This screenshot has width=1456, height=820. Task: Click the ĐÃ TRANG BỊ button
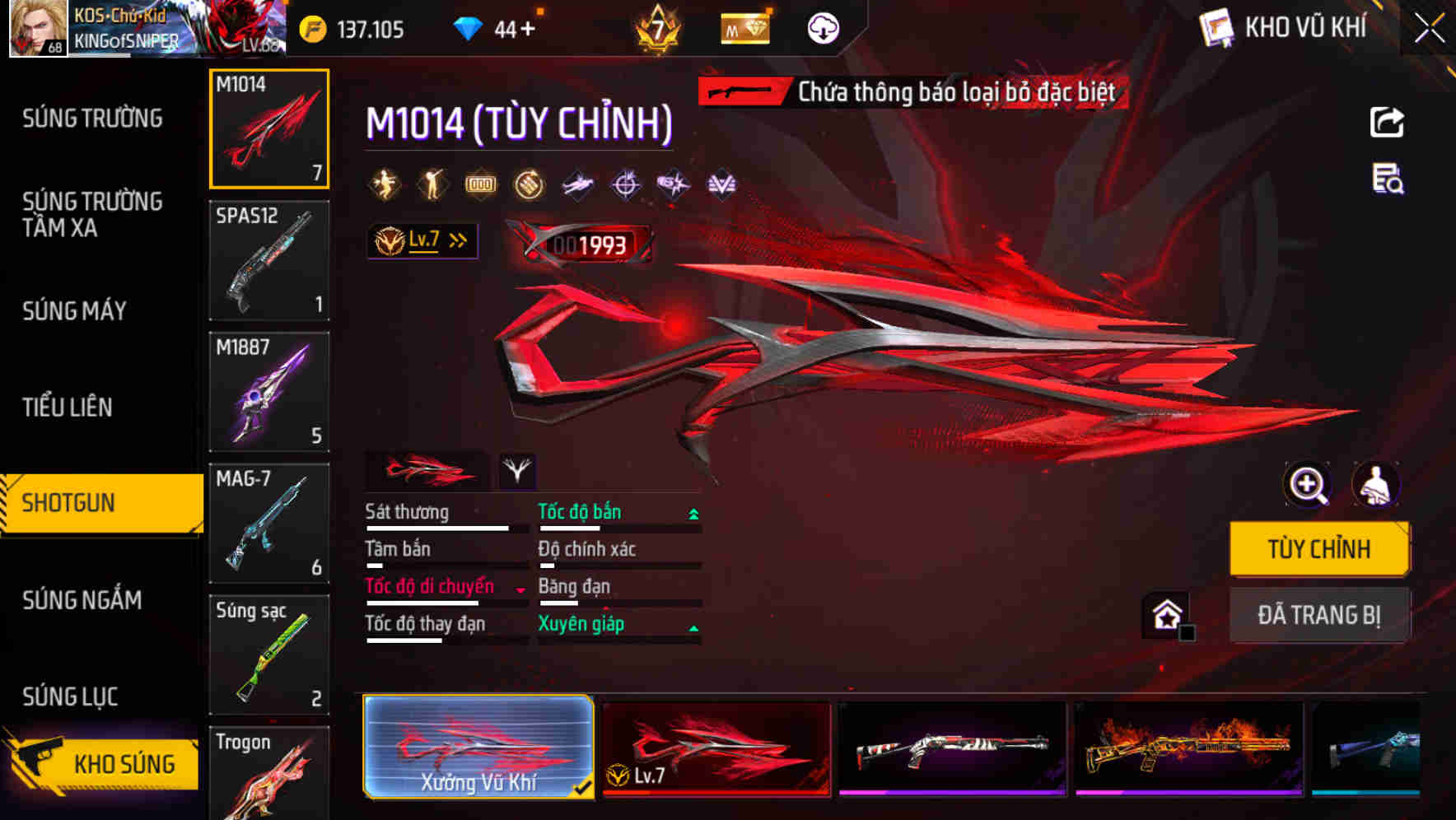pos(1318,615)
